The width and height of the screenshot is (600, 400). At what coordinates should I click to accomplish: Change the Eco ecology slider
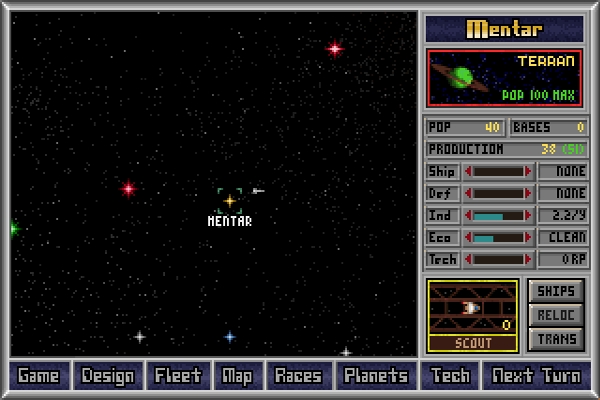point(498,237)
